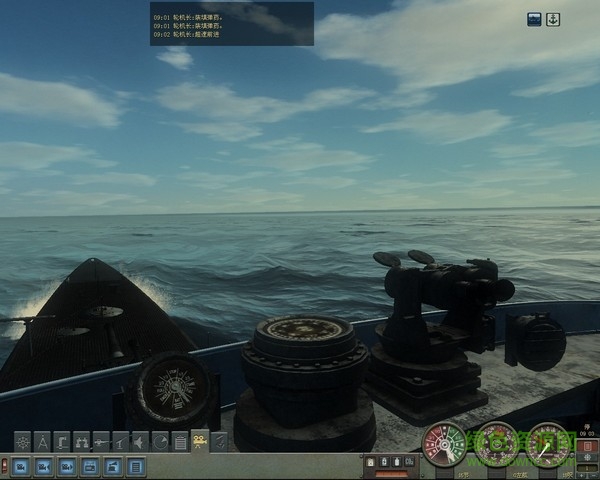Viewport: 600px width, 480px height.
Task: Open the checklist objectives icon
Action: pyautogui.click(x=220, y=441)
